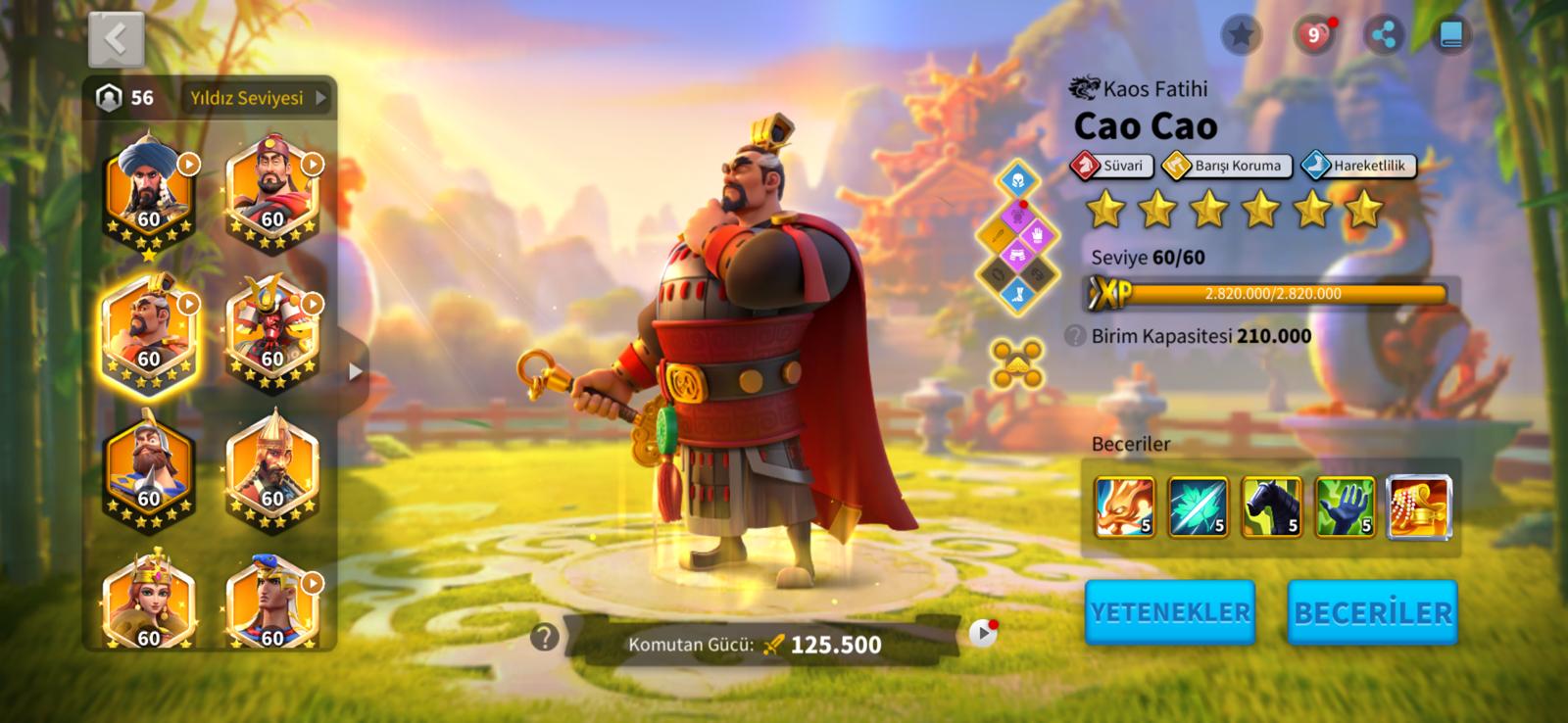1568x723 pixels.
Task: Select the green hand skill icon
Action: (1345, 507)
